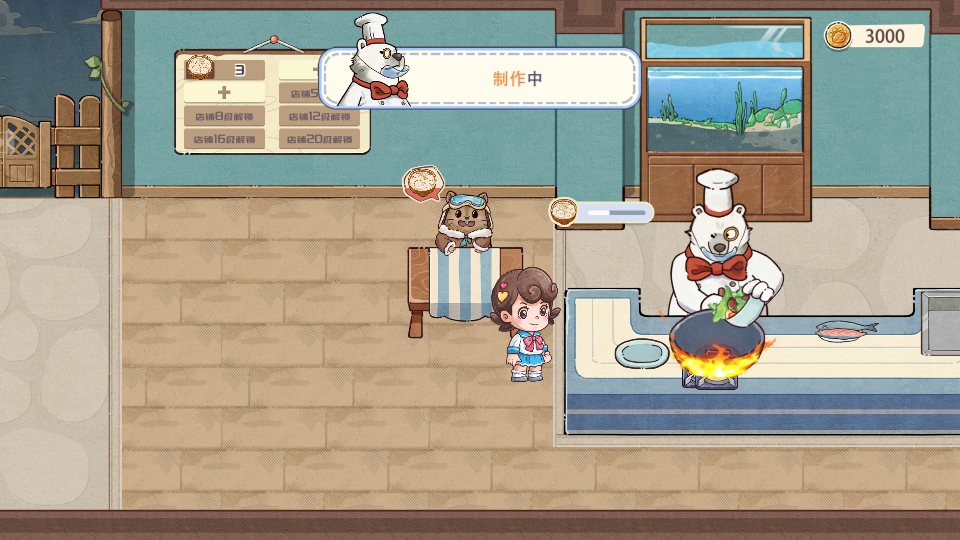The height and width of the screenshot is (540, 960).
Task: Choose the slot locked until shop level 20
Action: (x=318, y=139)
